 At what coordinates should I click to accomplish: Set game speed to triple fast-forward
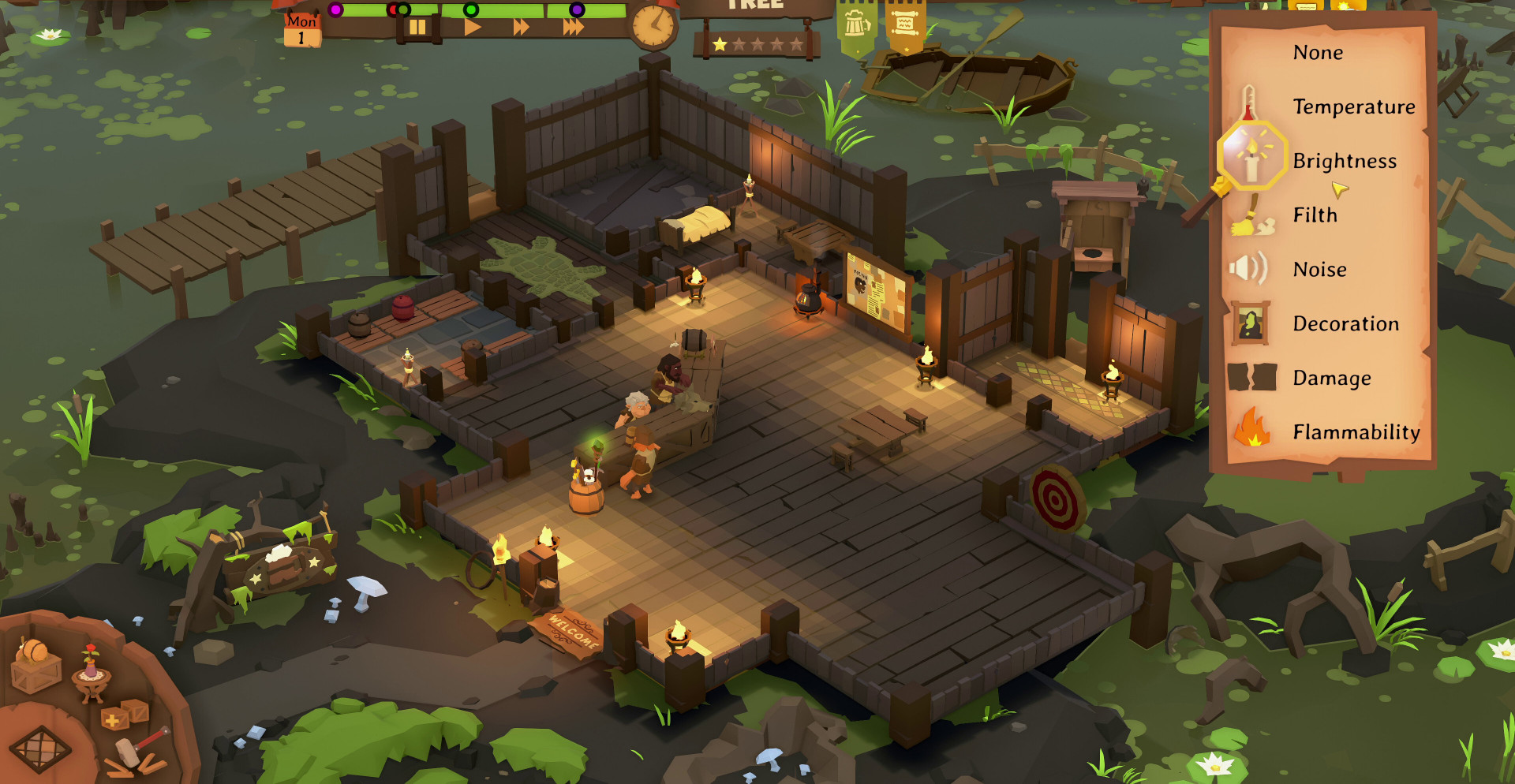tap(574, 28)
